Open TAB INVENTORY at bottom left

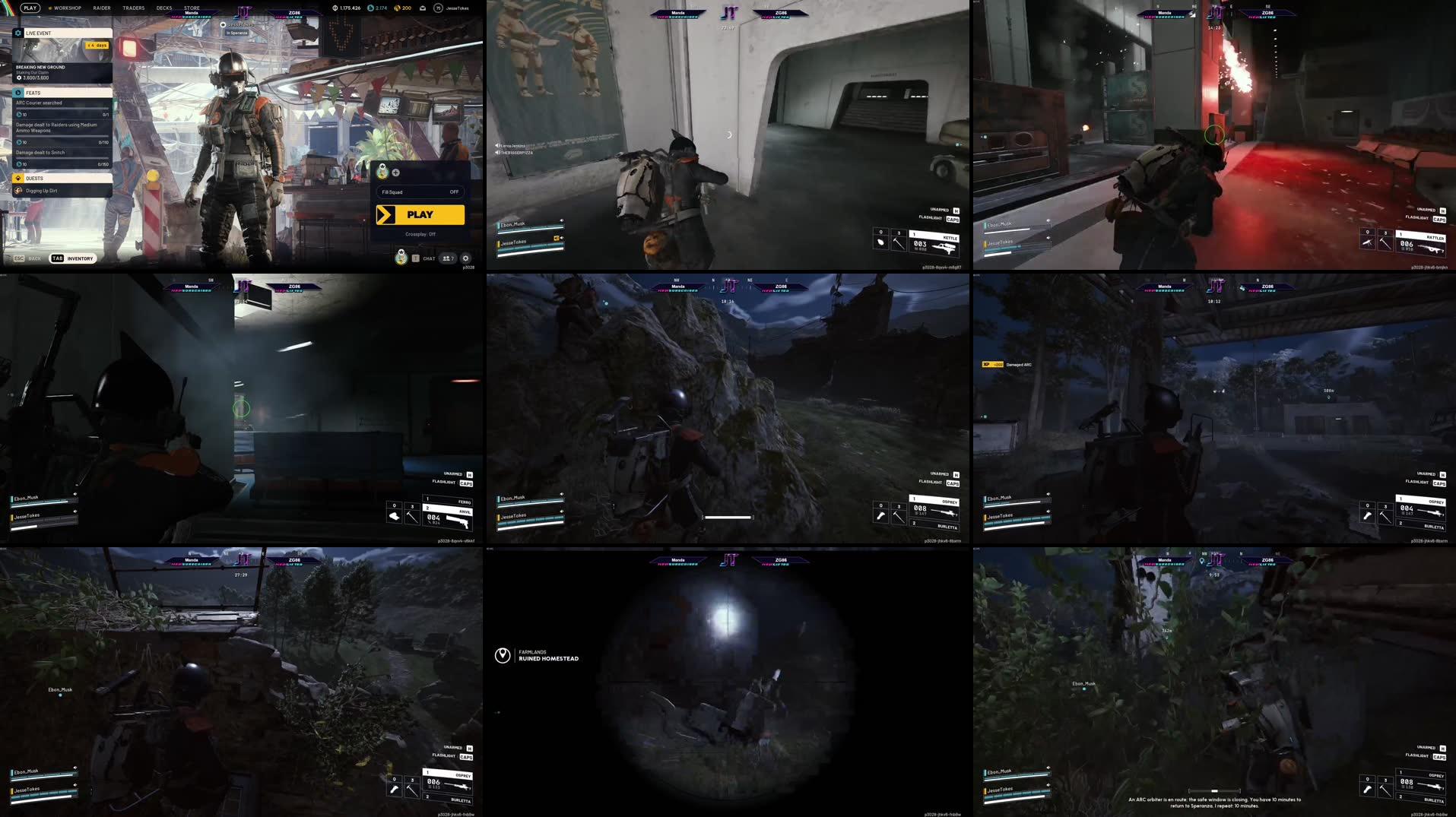click(72, 258)
